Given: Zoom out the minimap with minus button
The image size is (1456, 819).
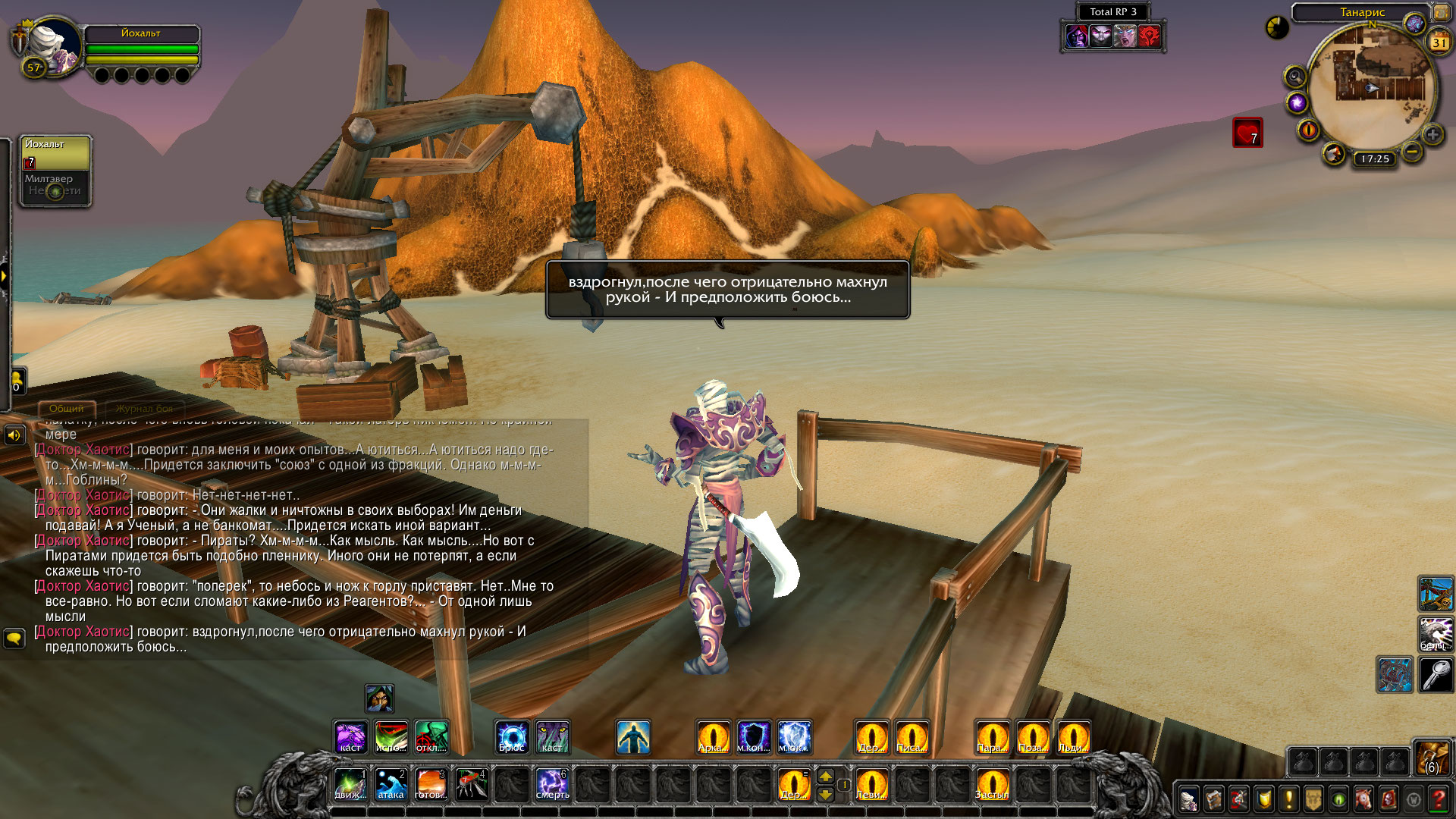Looking at the screenshot, I should (x=1412, y=152).
